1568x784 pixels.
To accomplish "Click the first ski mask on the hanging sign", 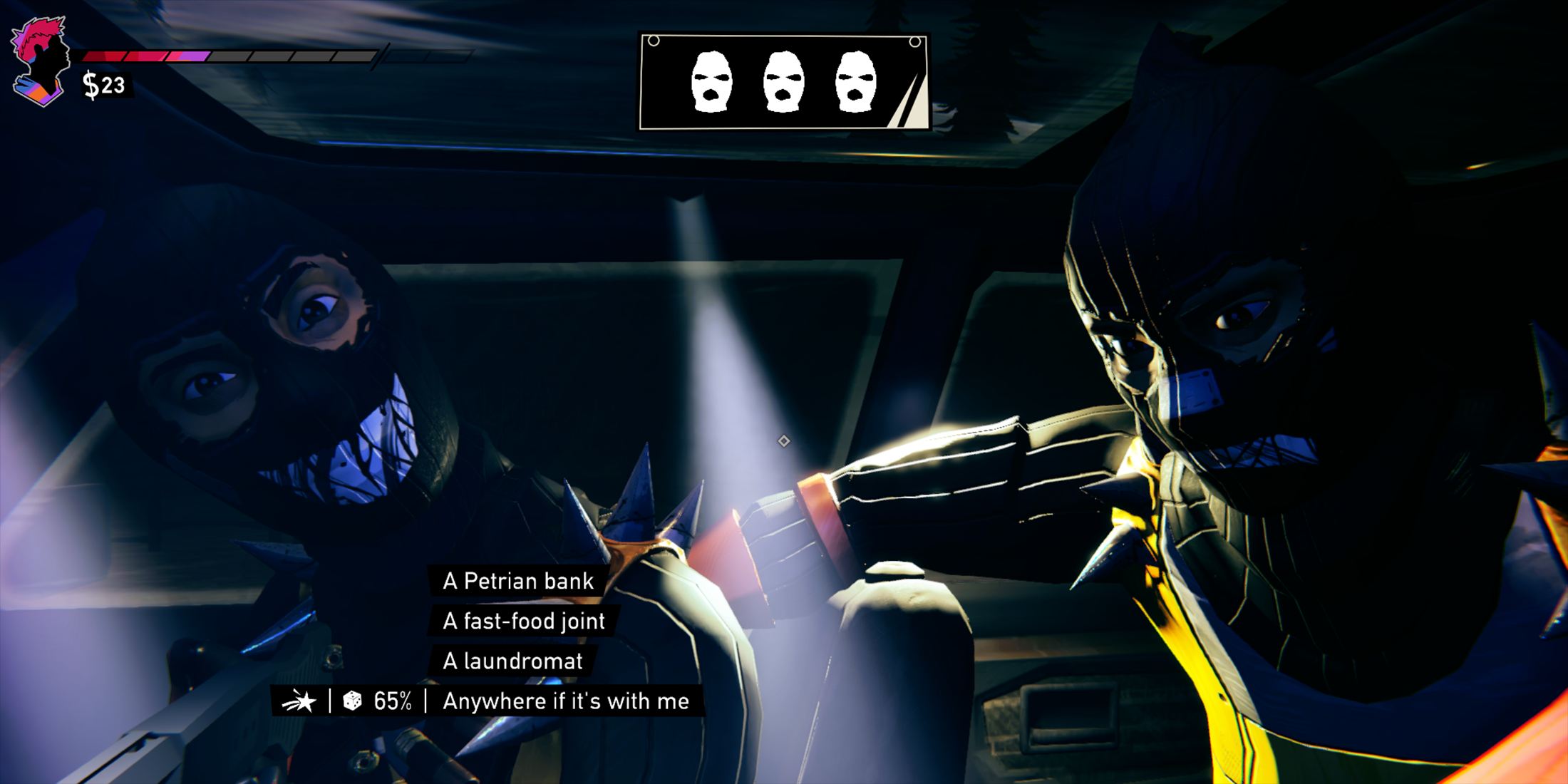I will 713,80.
